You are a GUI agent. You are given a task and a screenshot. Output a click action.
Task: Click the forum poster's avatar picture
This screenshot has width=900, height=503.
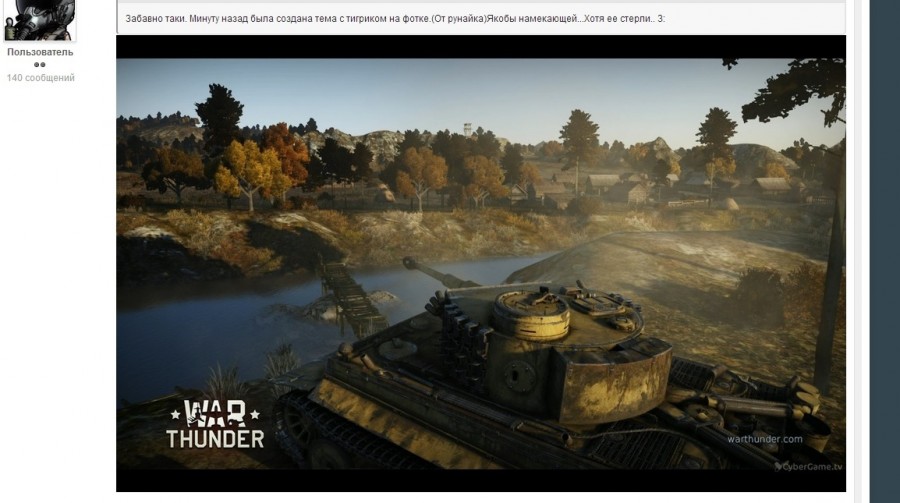40,19
